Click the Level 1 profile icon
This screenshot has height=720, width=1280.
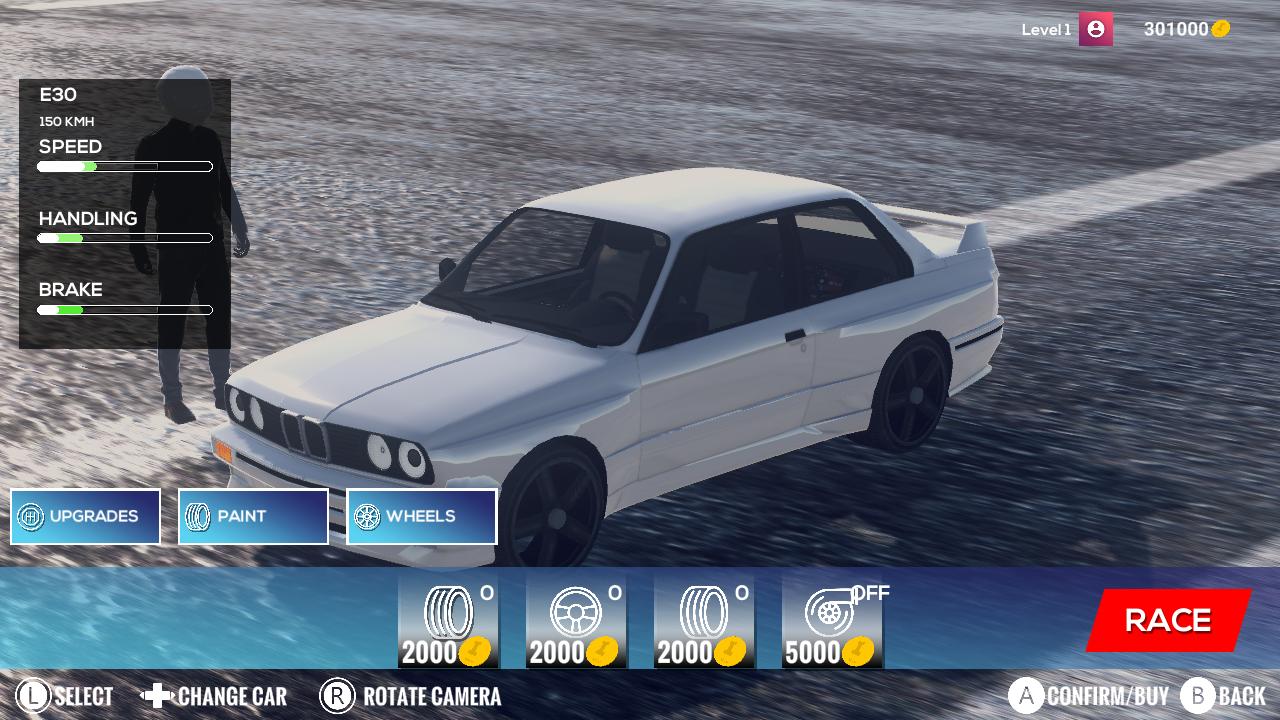[x=1095, y=29]
